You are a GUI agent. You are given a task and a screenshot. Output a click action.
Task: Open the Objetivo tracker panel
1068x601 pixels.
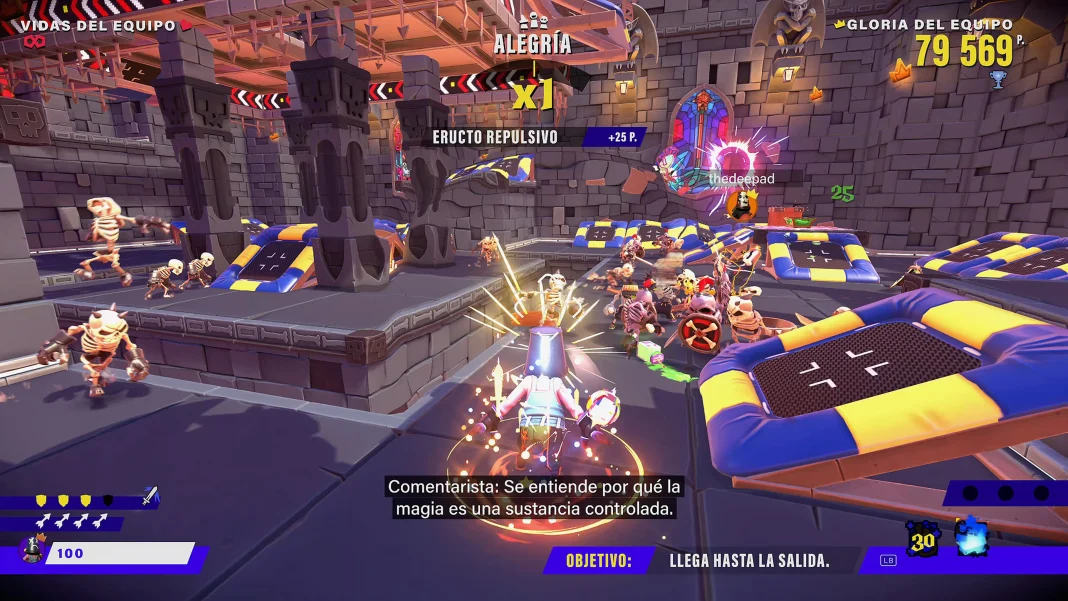click(700, 560)
